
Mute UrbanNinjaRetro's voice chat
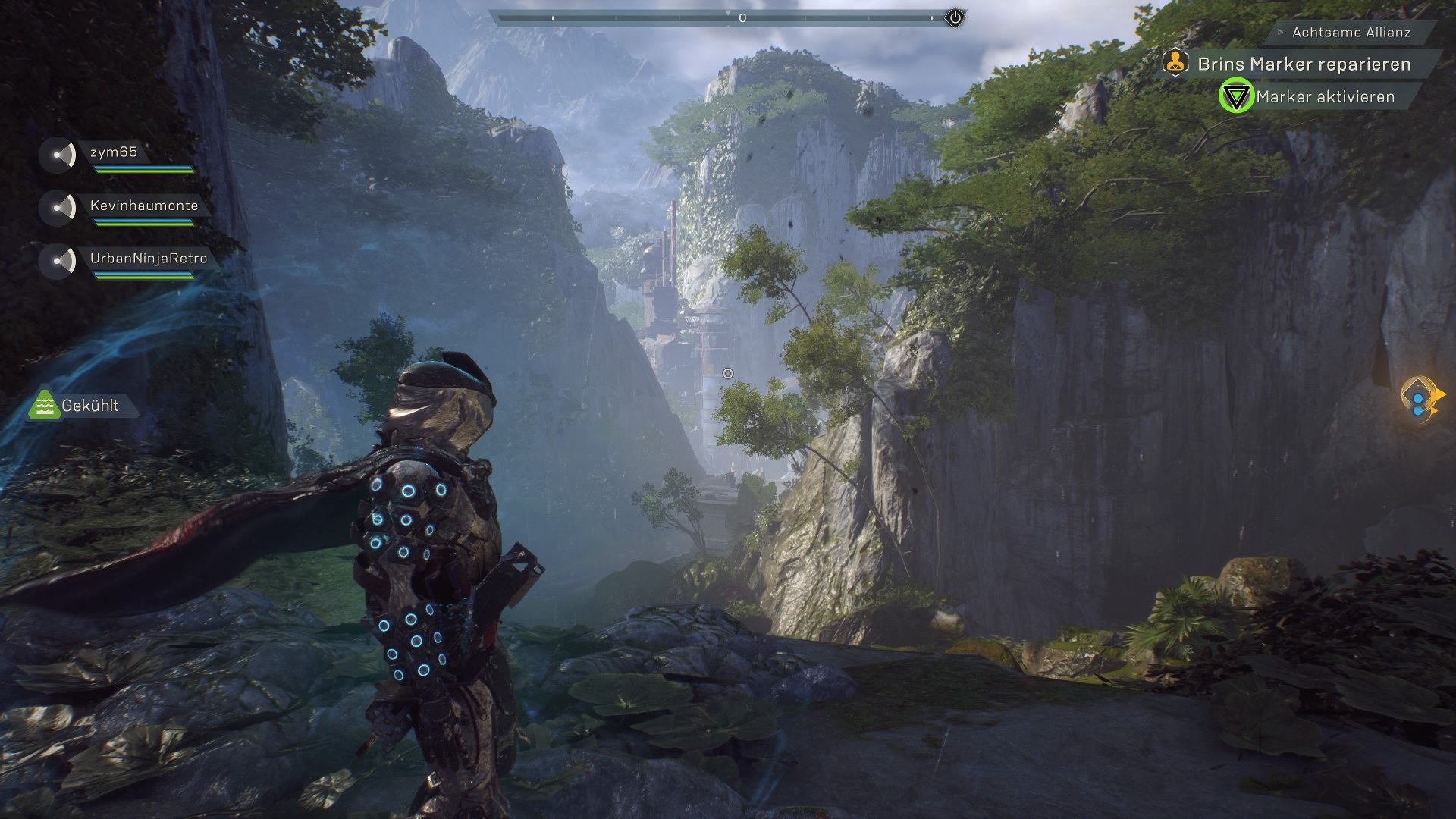pos(56,258)
